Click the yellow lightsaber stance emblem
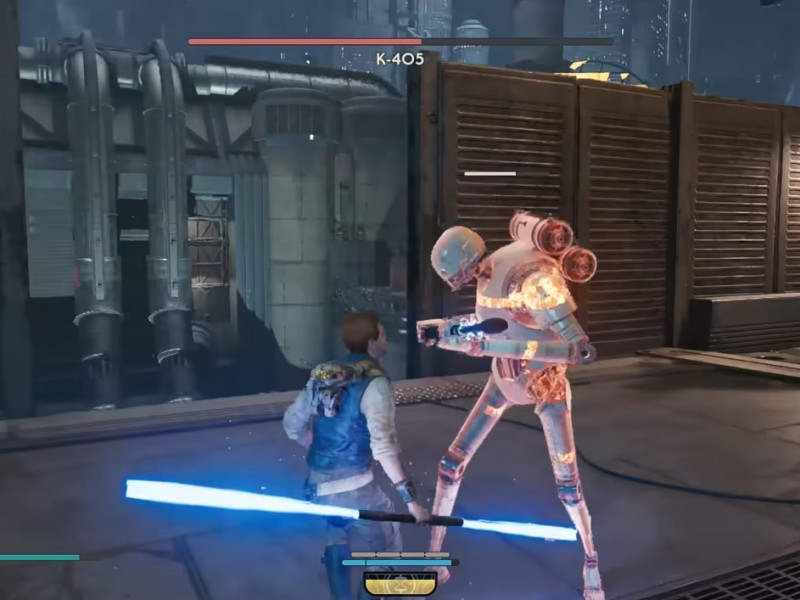 [399, 583]
